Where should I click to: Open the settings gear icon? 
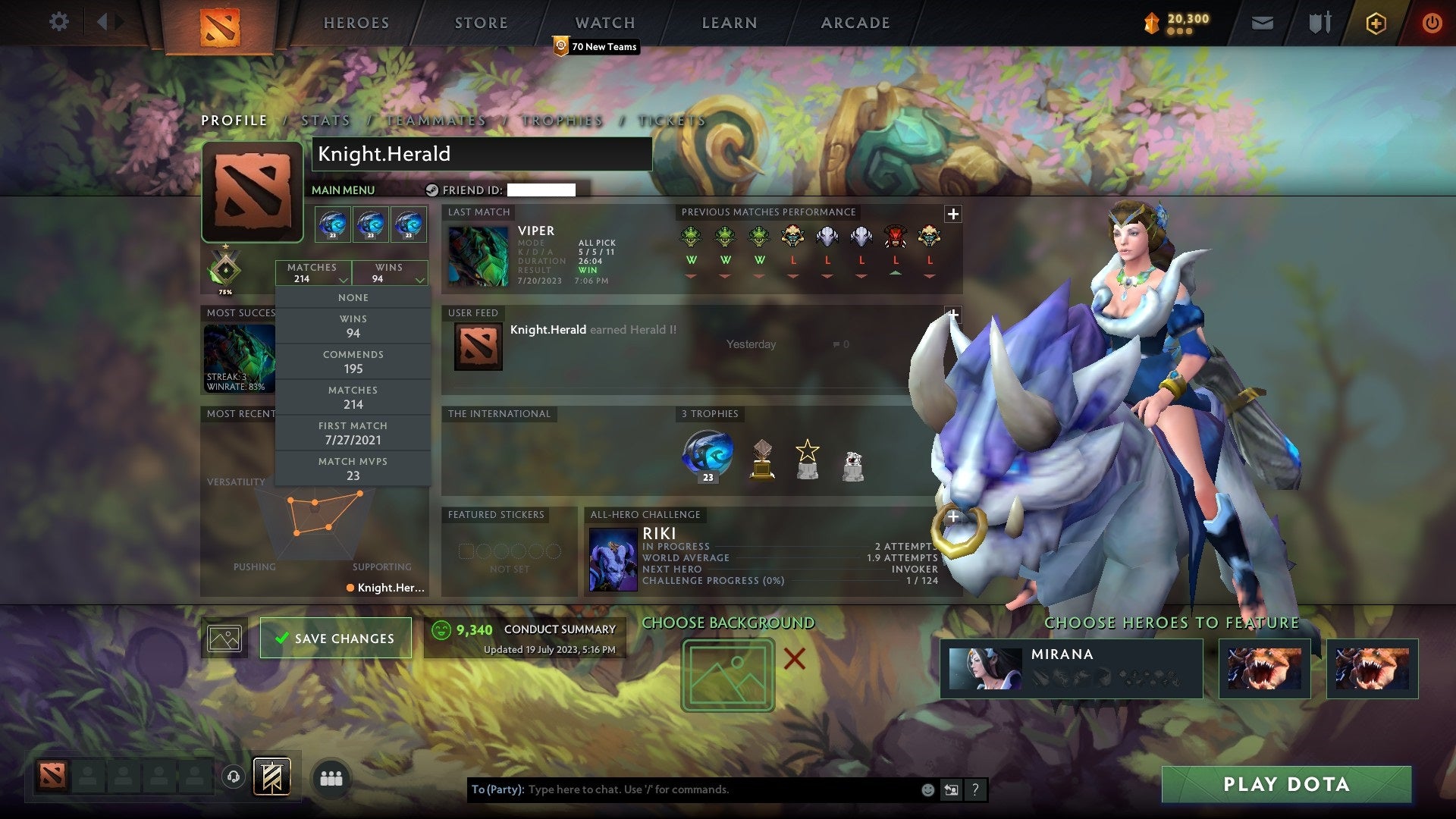59,22
